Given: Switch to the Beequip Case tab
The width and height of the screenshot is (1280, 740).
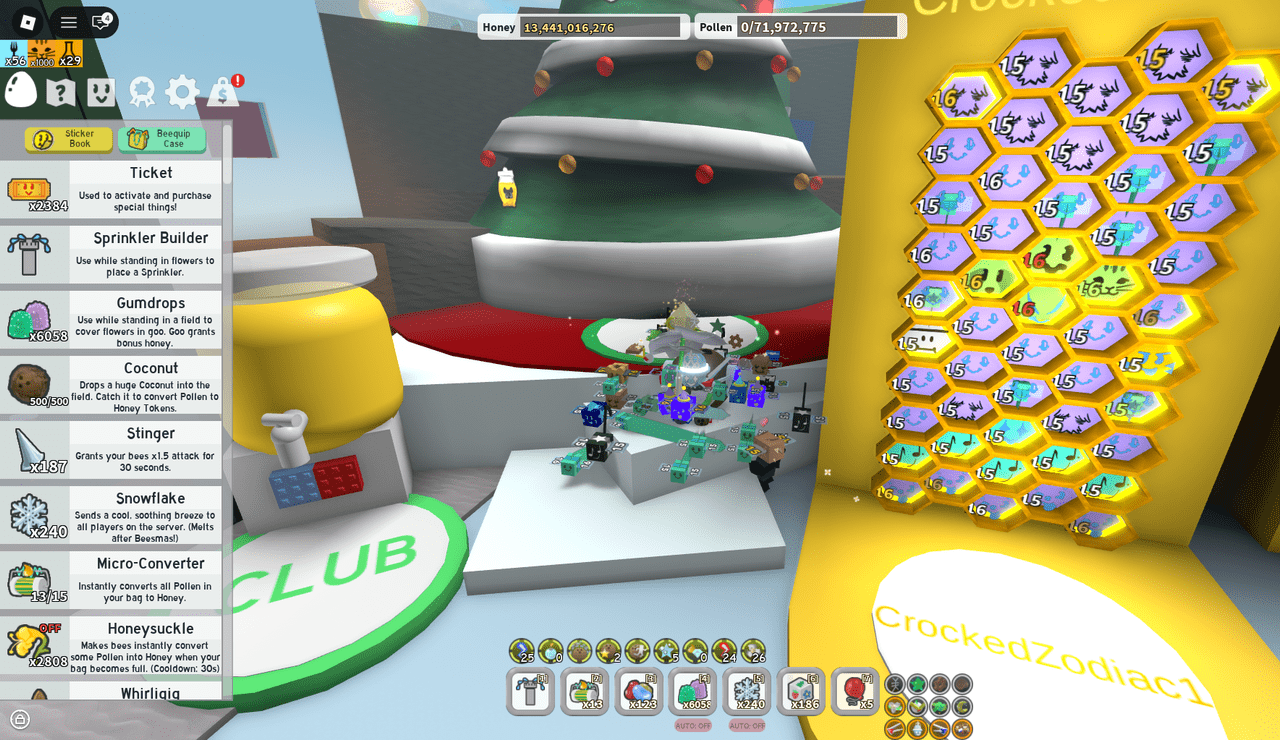Looking at the screenshot, I should click(161, 138).
